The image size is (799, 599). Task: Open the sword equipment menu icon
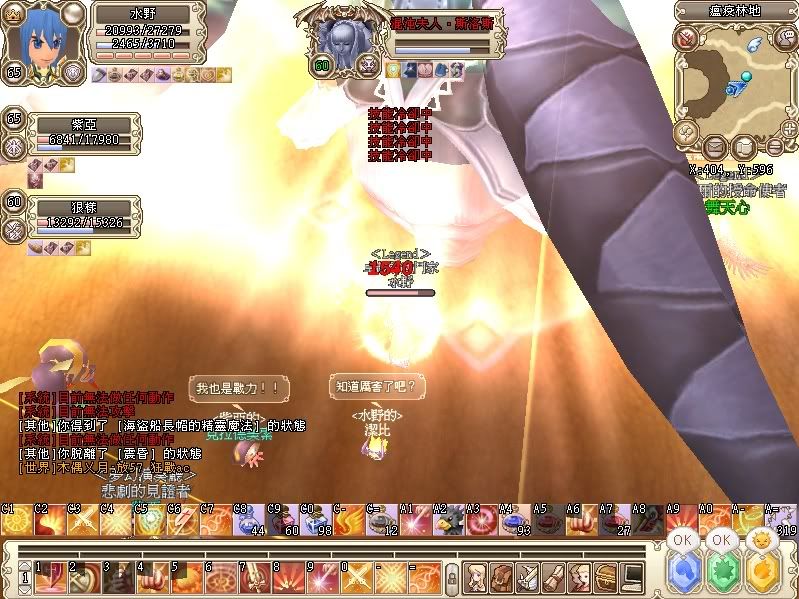[528, 577]
